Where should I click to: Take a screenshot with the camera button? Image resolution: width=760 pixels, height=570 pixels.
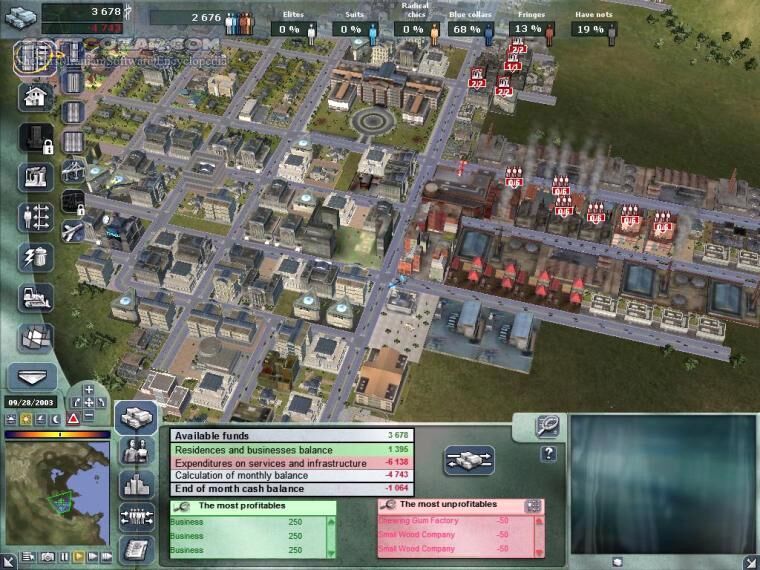(46, 555)
